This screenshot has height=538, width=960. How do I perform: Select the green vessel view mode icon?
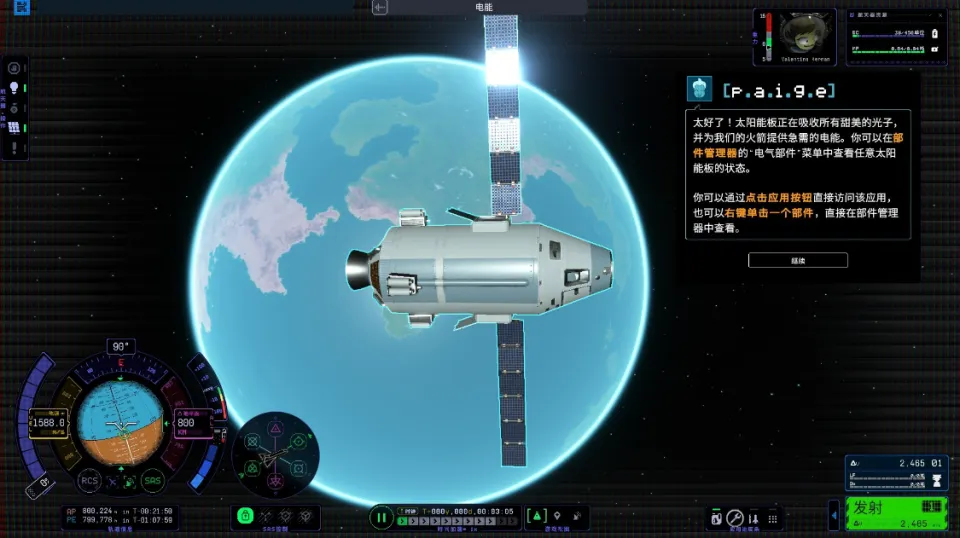tap(536, 516)
